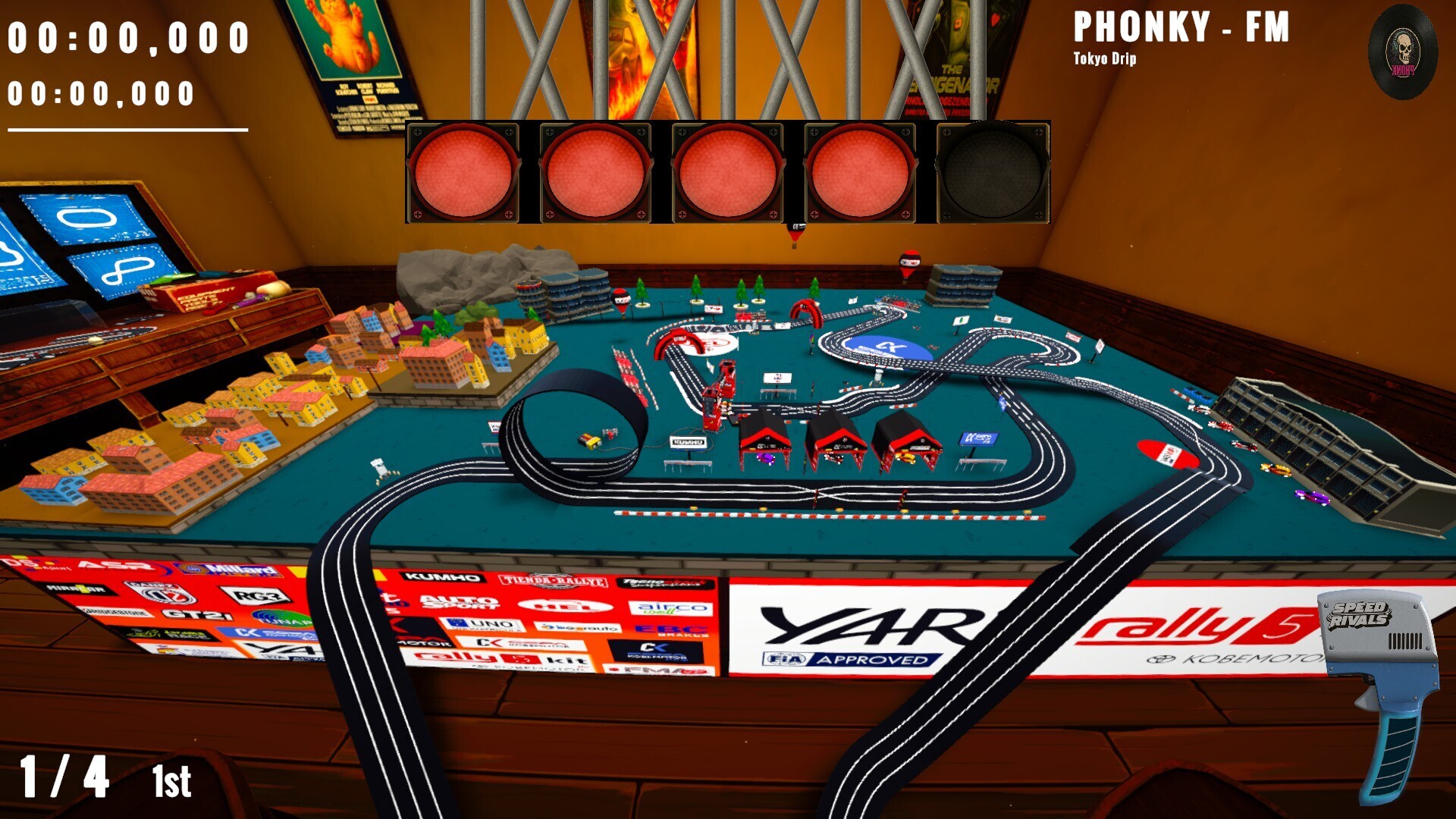The image size is (1456, 819).
Task: Toggle the first red starting light
Action: pos(465,171)
